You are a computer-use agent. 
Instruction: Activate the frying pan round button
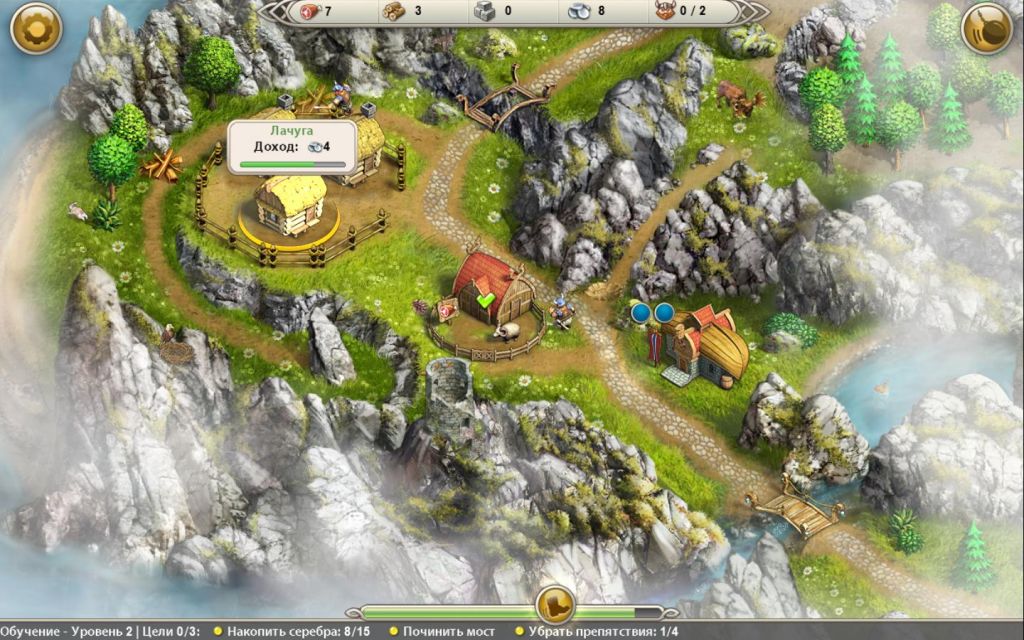pyautogui.click(x=987, y=29)
